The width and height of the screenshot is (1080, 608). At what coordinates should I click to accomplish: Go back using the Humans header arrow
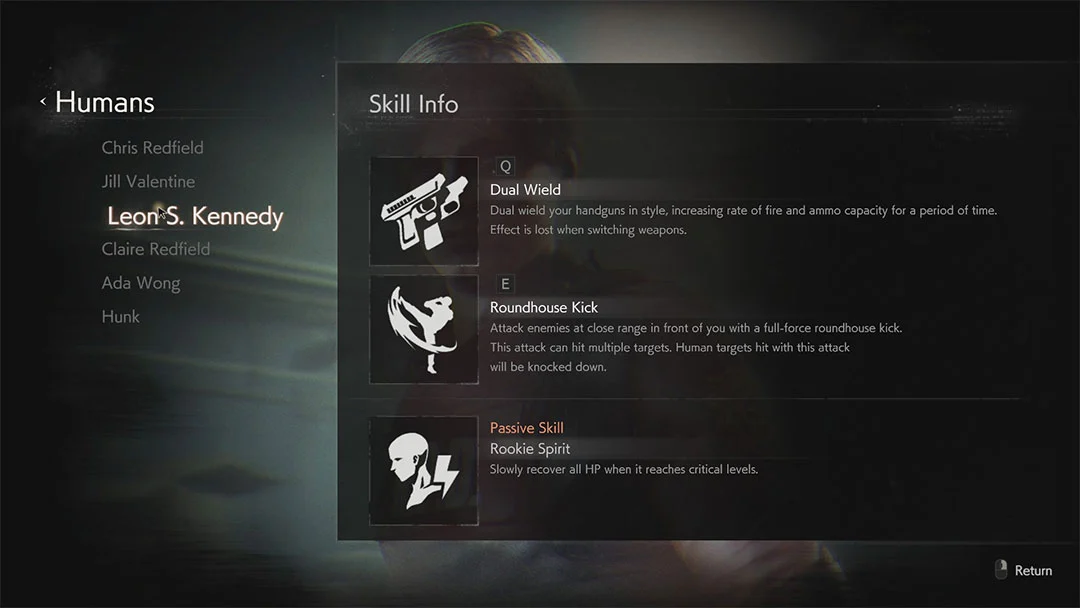pos(43,102)
